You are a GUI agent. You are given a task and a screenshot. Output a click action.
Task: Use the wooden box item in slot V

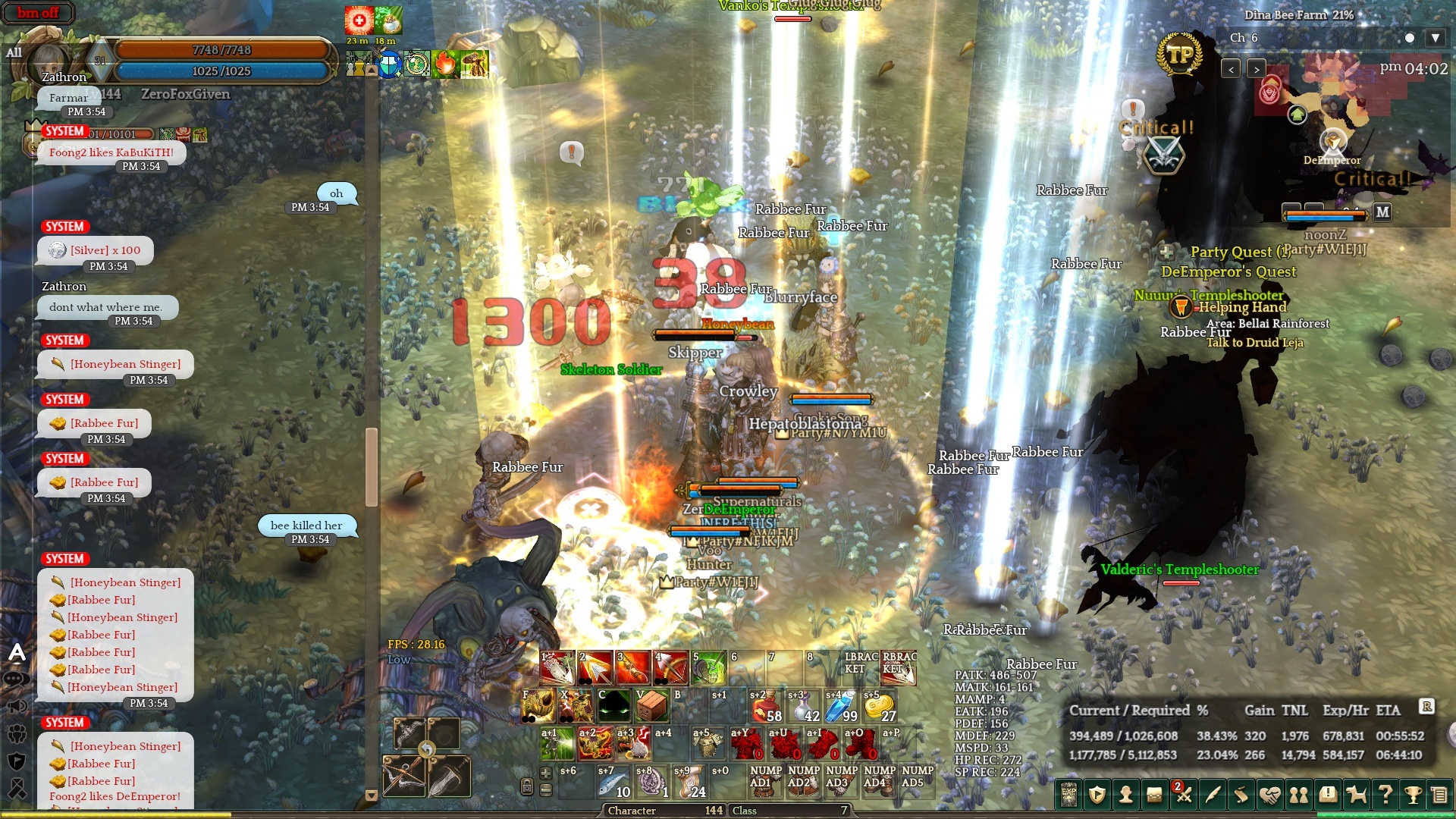651,706
